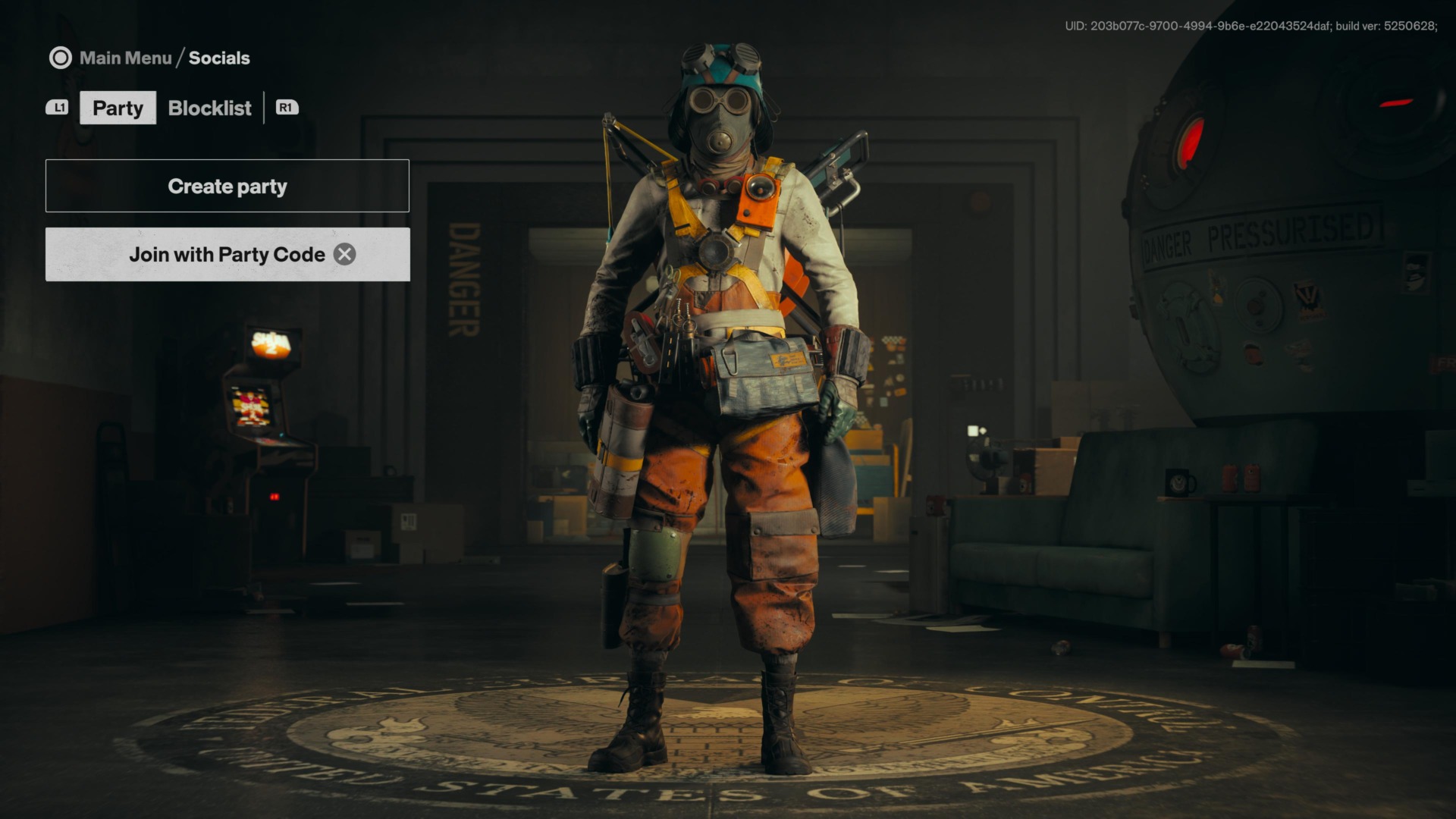Switch to the Blocklist tab
The height and width of the screenshot is (819, 1456).
(209, 108)
